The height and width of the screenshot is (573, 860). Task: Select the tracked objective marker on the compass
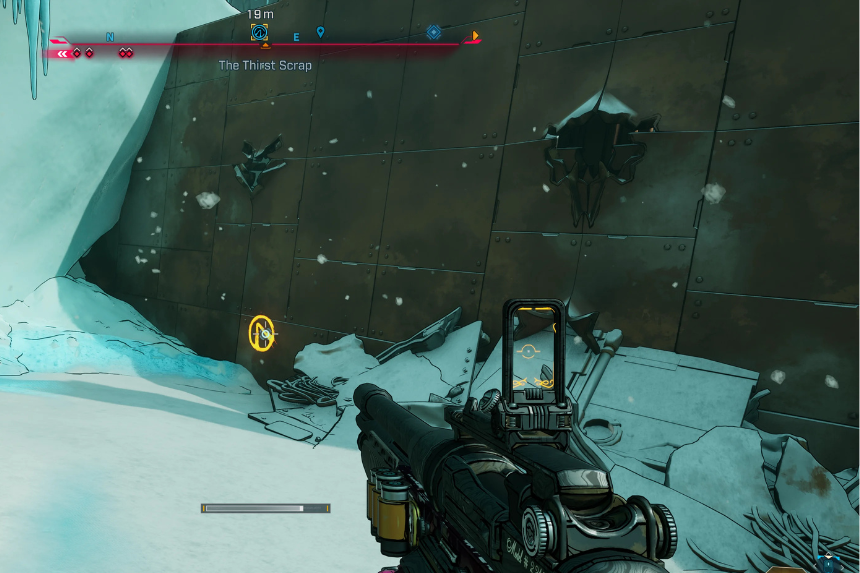(x=260, y=33)
